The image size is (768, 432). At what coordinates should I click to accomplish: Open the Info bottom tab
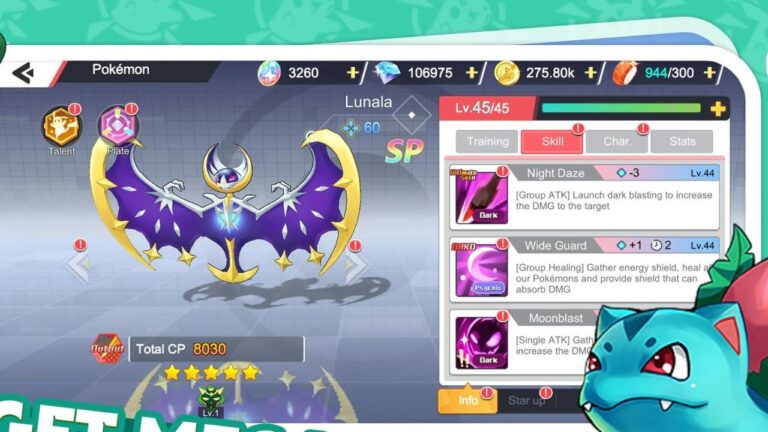[468, 401]
